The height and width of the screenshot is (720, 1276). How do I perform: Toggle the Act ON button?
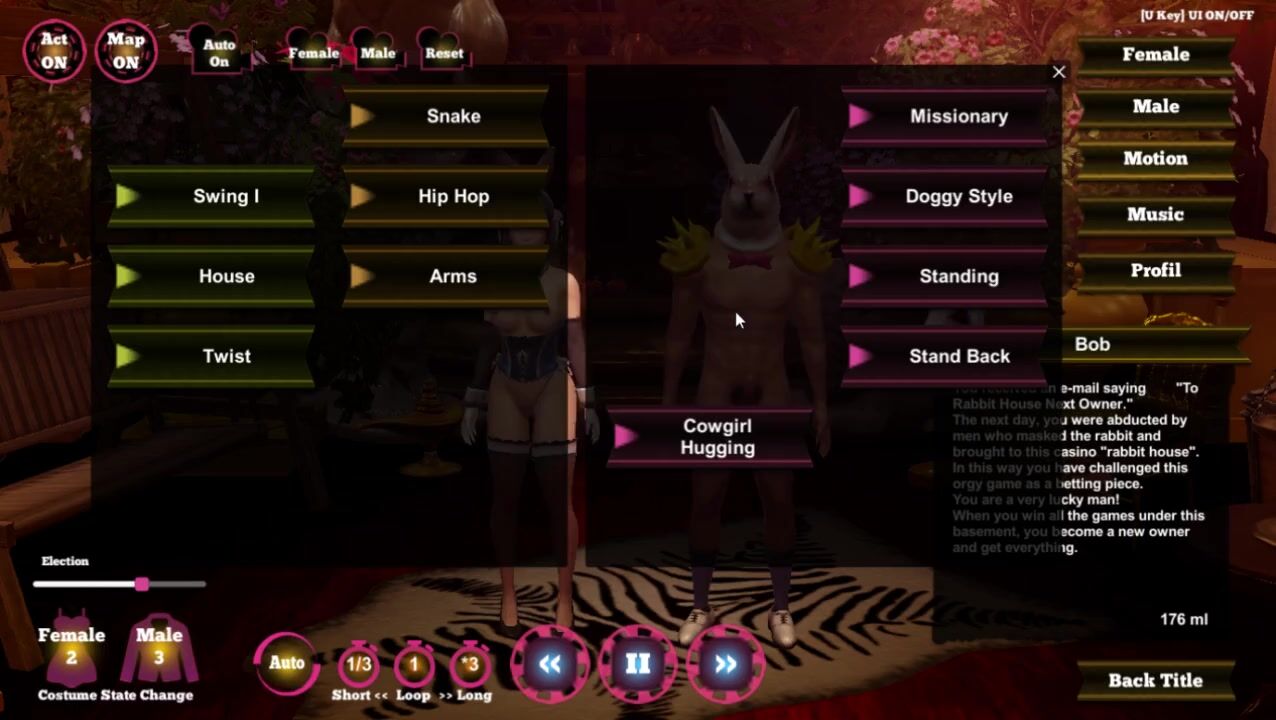tap(54, 50)
